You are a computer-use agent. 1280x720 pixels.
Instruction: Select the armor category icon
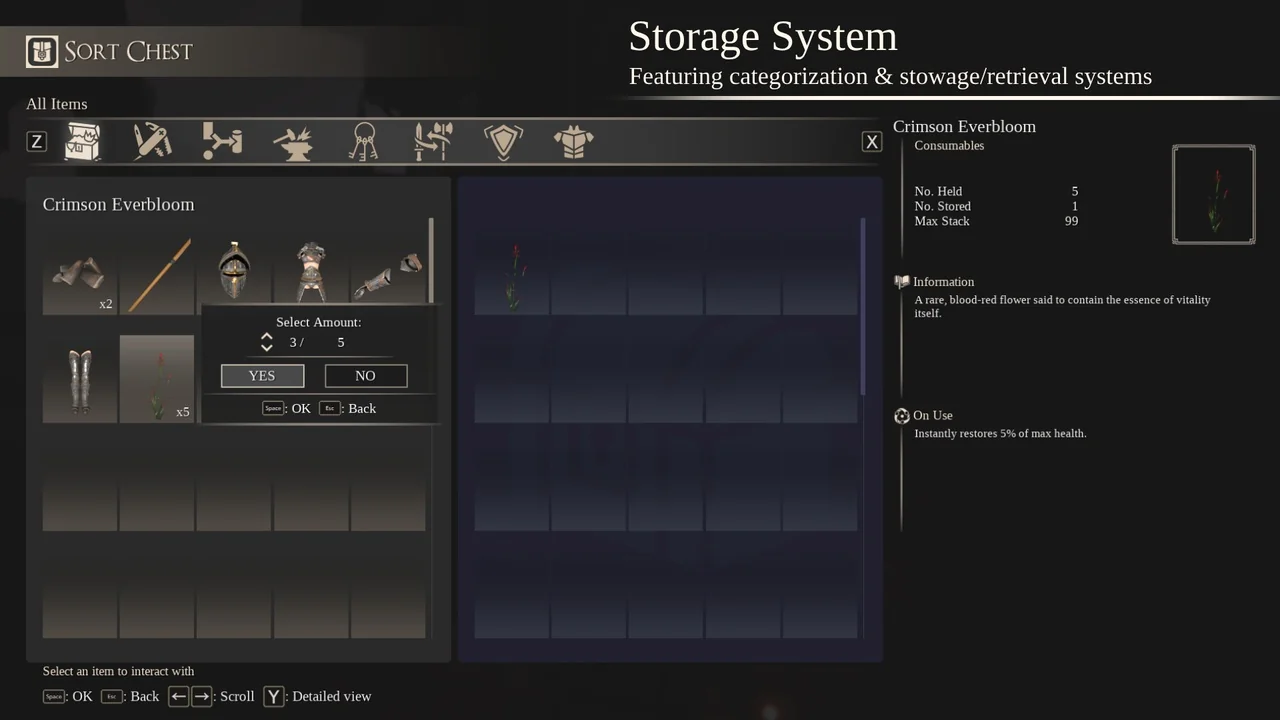[573, 141]
